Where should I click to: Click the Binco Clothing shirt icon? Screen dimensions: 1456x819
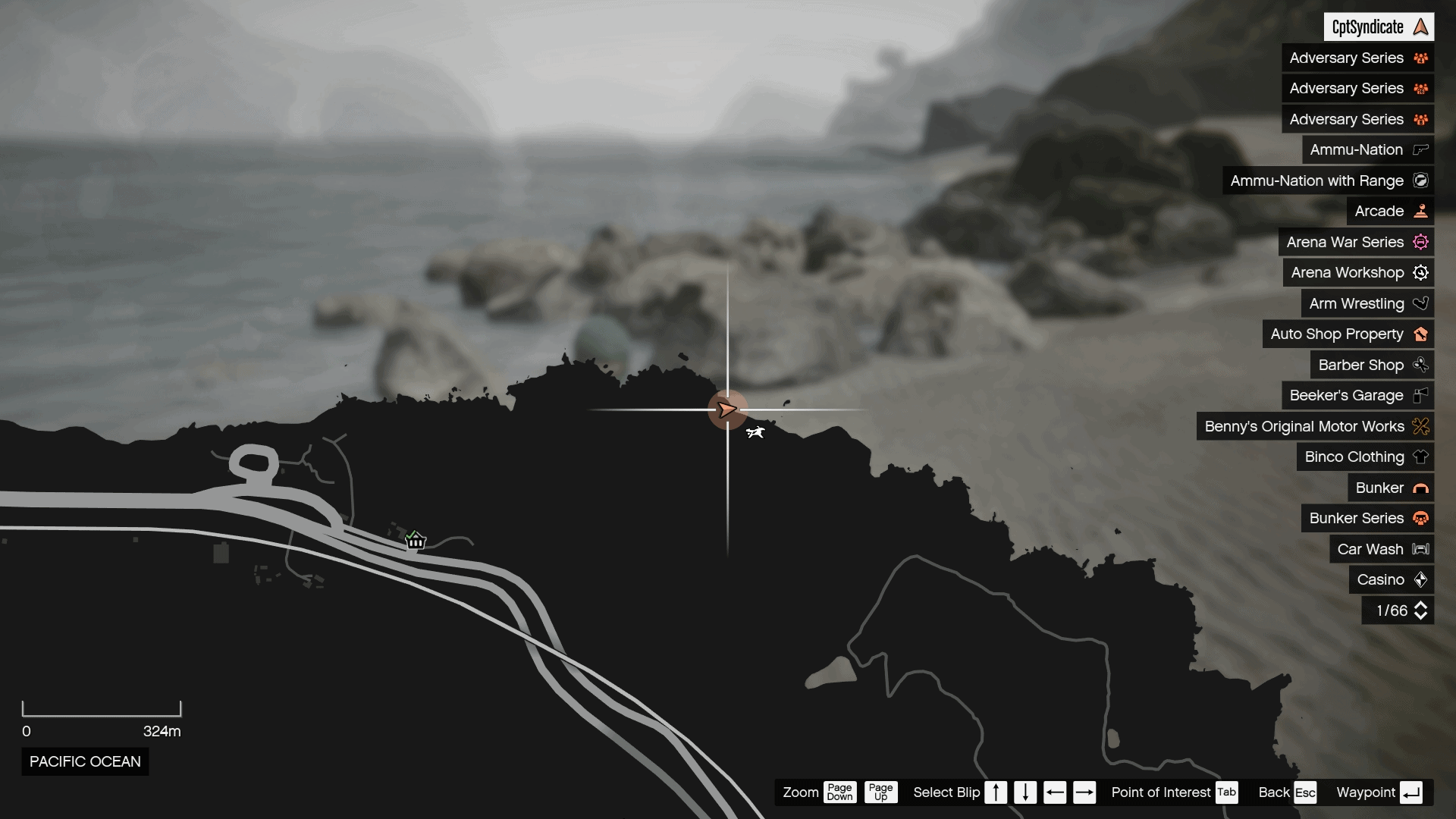(1421, 457)
